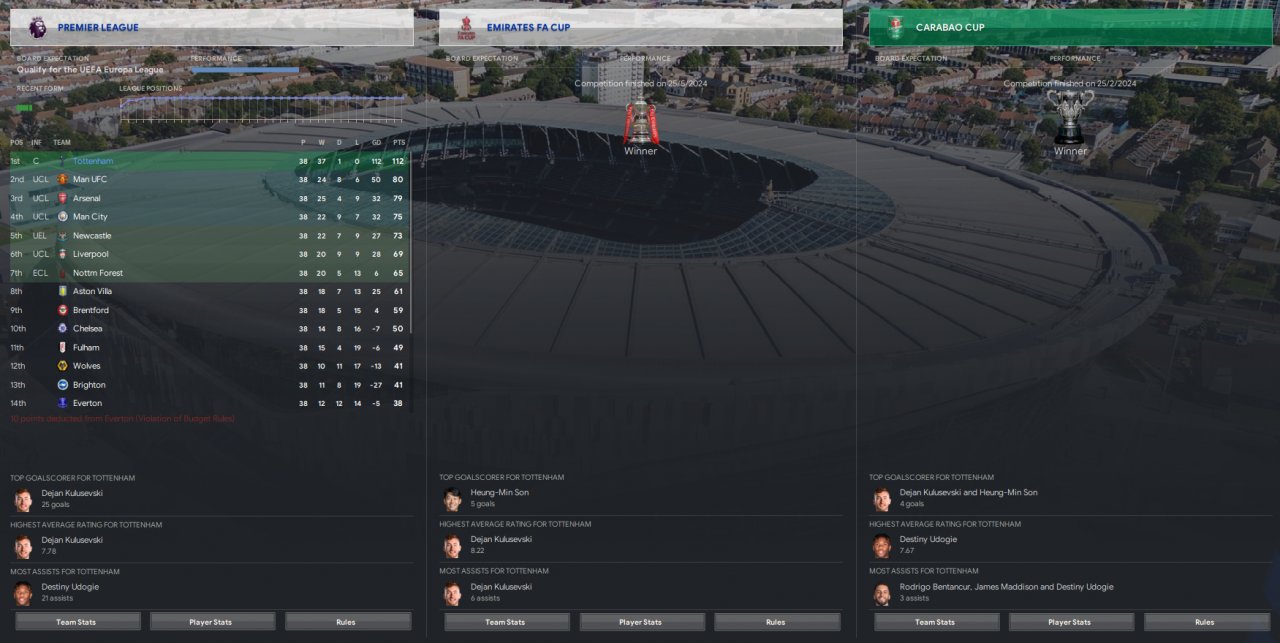Select Nottm Forest in the standings
The height and width of the screenshot is (643, 1280).
click(x=98, y=273)
